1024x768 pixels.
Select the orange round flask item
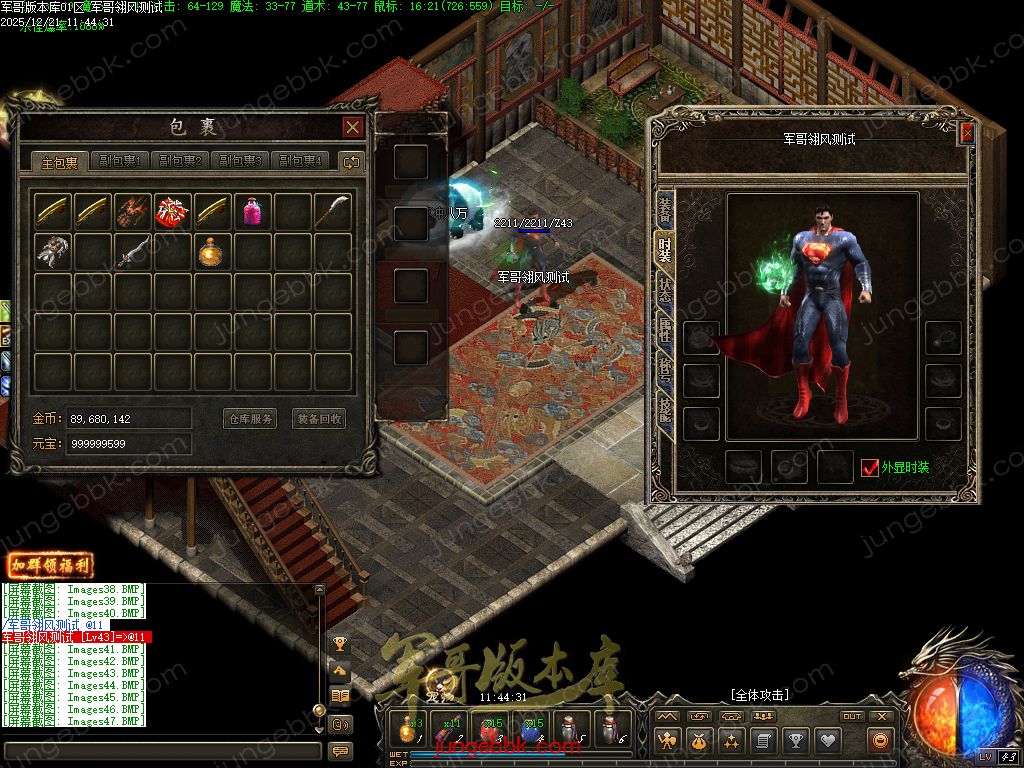(x=213, y=252)
